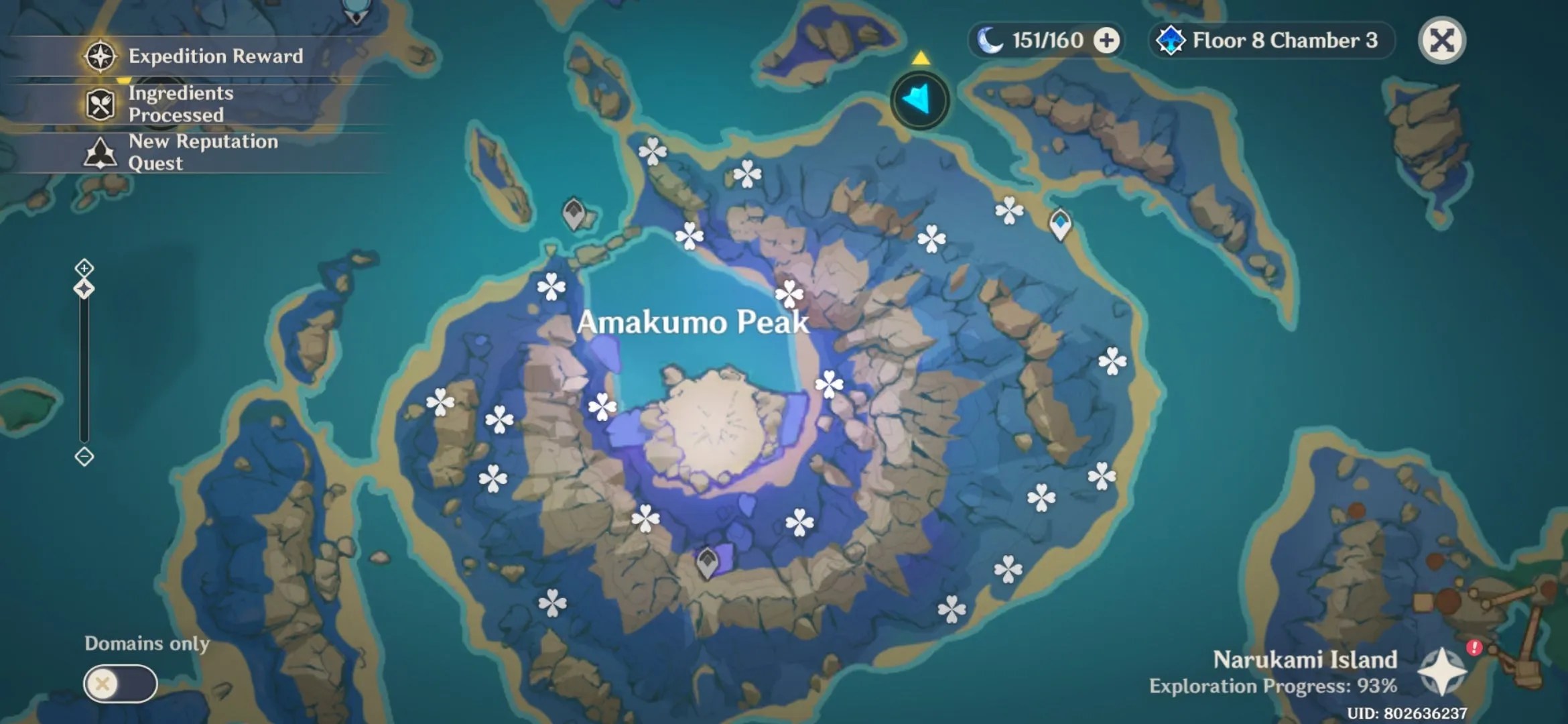
Task: Zoom in using the plus control on the slider
Action: click(x=83, y=267)
